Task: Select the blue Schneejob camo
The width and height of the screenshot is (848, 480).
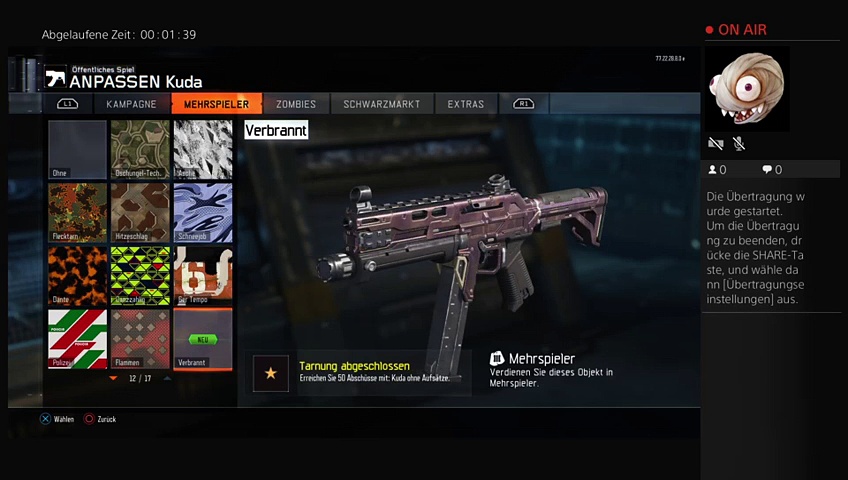Action: point(203,212)
